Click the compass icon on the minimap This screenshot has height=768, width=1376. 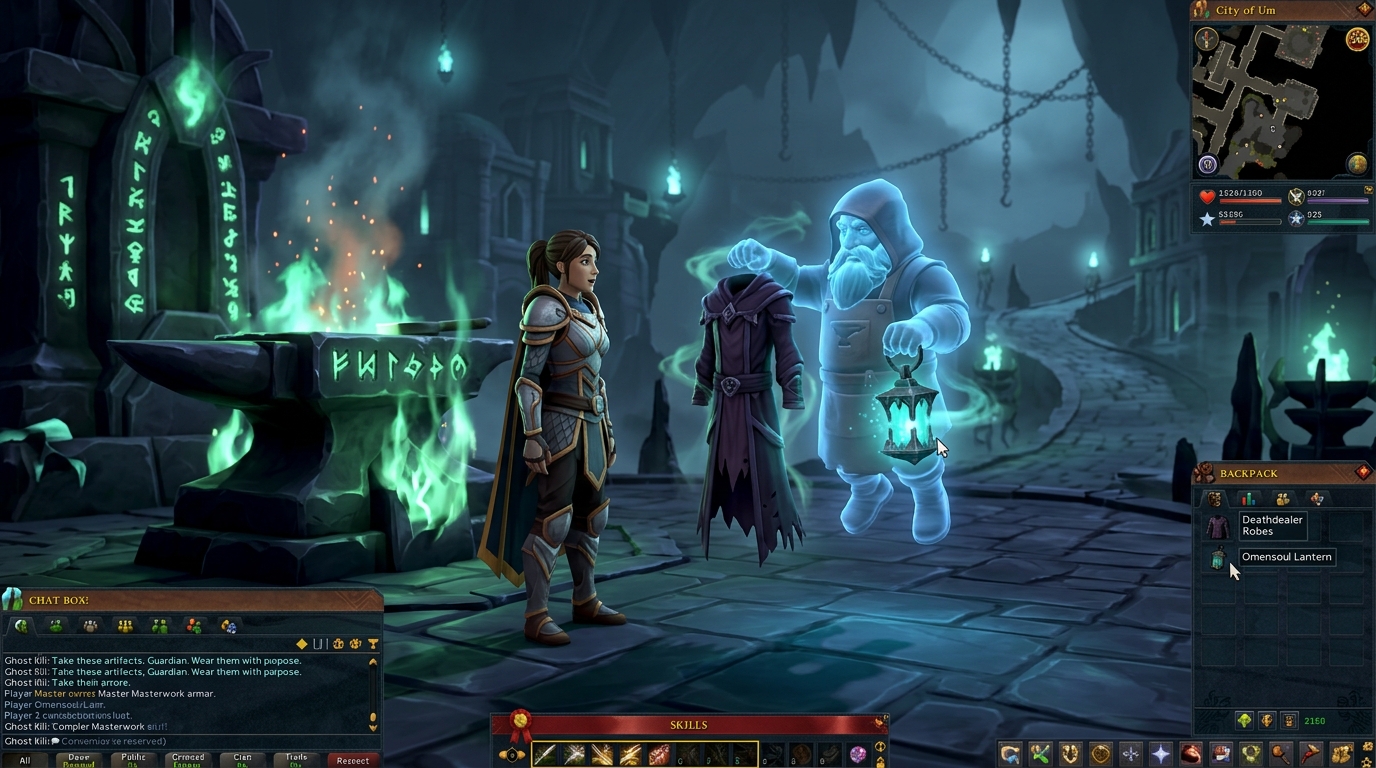click(x=1207, y=40)
